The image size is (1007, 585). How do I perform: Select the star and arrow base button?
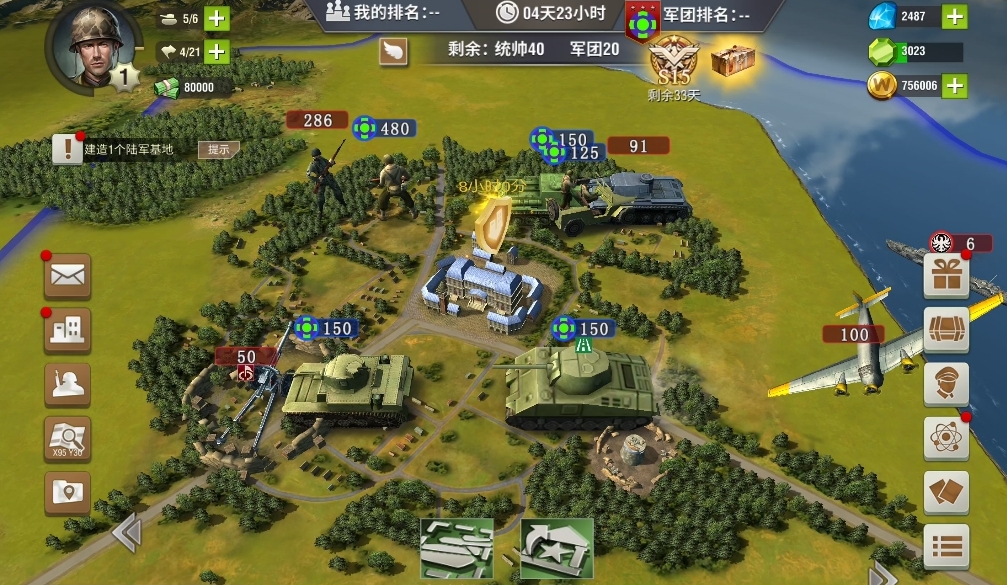[557, 548]
